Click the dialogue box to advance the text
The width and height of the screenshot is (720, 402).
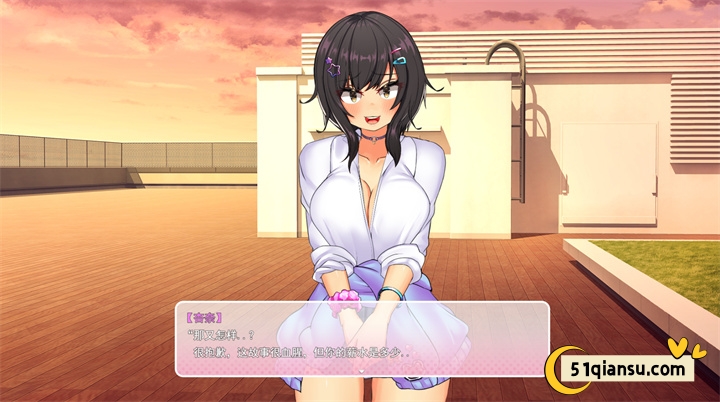362,339
